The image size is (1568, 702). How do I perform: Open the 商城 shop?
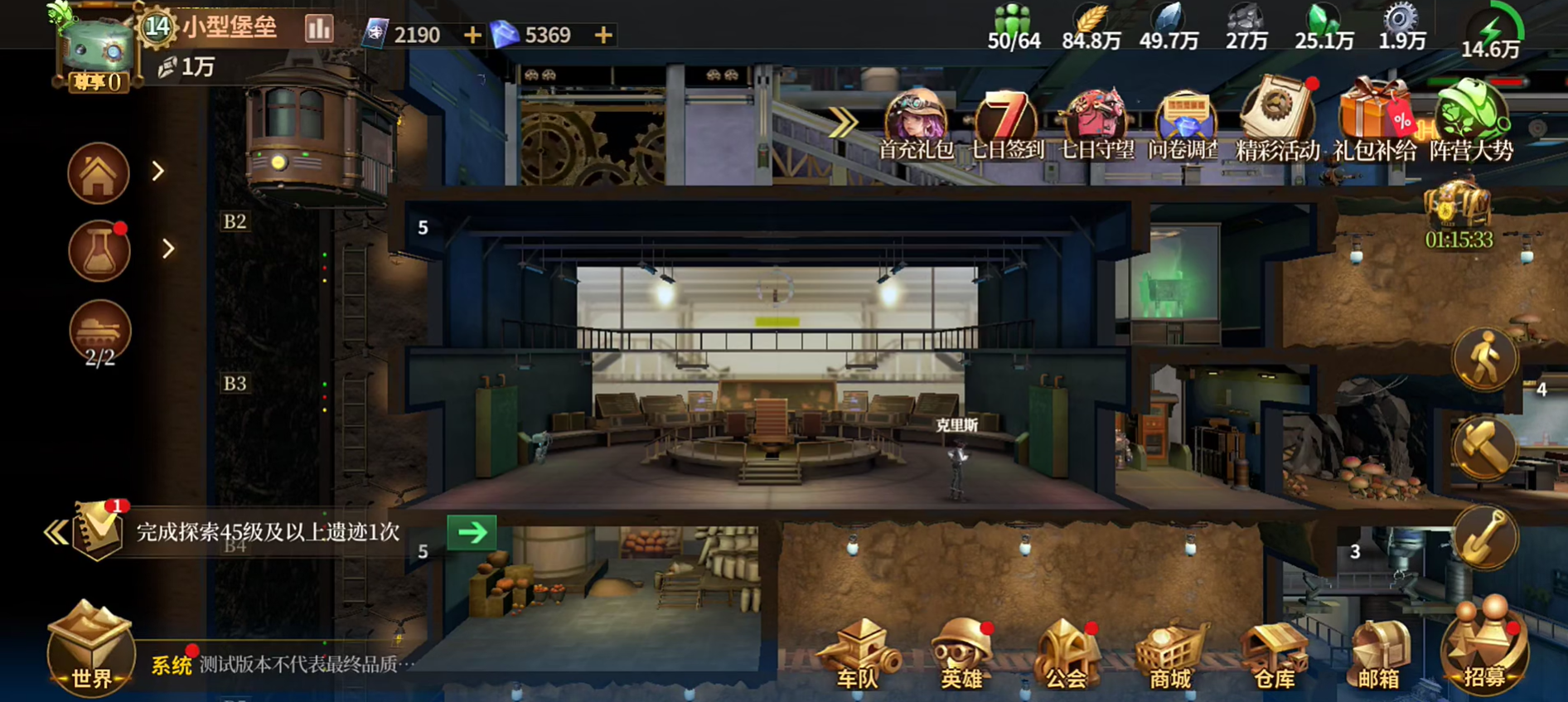(x=1170, y=655)
